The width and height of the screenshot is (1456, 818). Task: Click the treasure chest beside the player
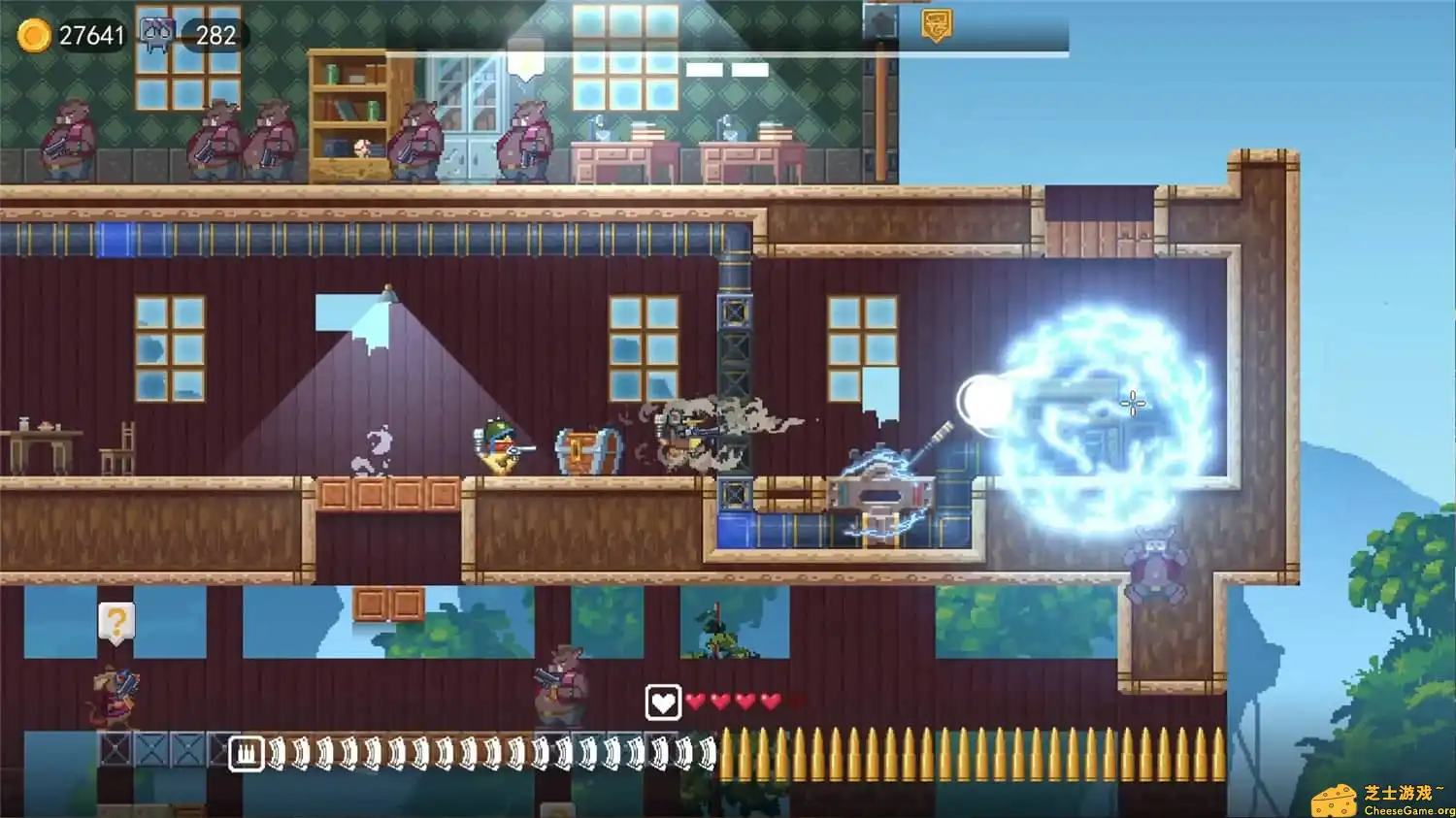(585, 450)
